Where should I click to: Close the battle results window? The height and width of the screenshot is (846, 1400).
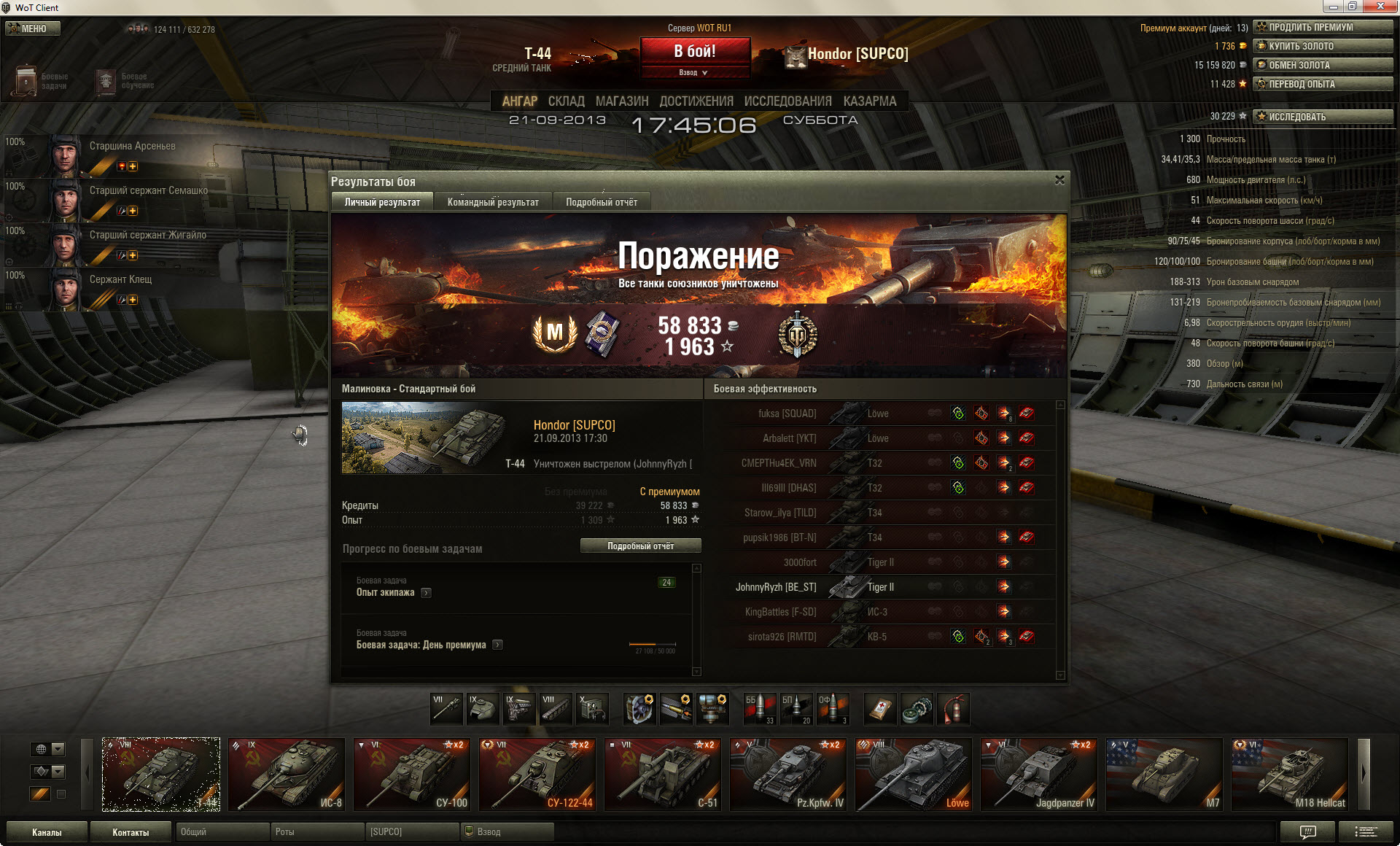1059,180
